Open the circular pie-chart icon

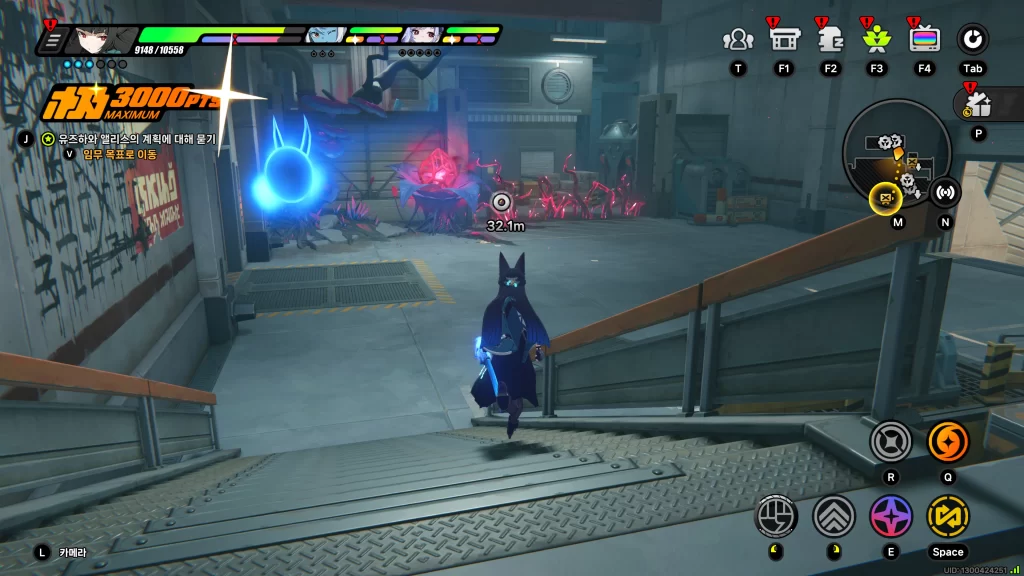[972, 39]
